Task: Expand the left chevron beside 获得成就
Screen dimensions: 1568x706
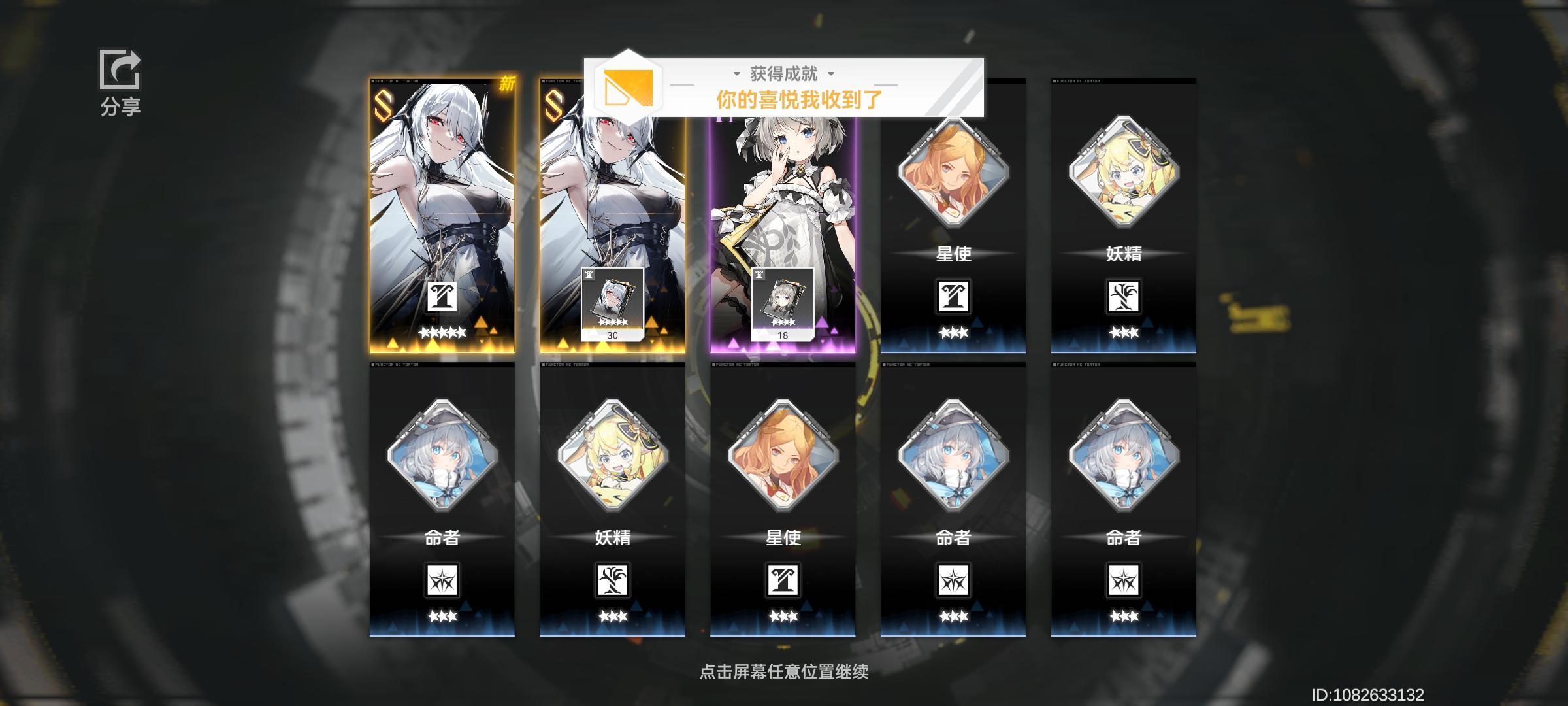Action: click(x=737, y=74)
